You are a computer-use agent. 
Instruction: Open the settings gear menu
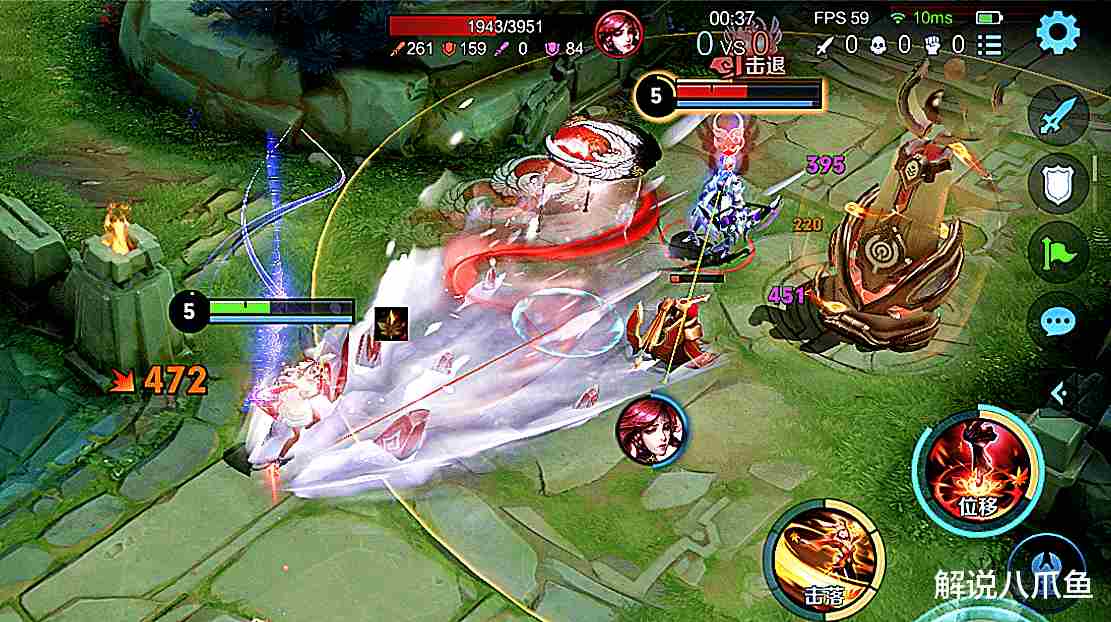(1058, 34)
